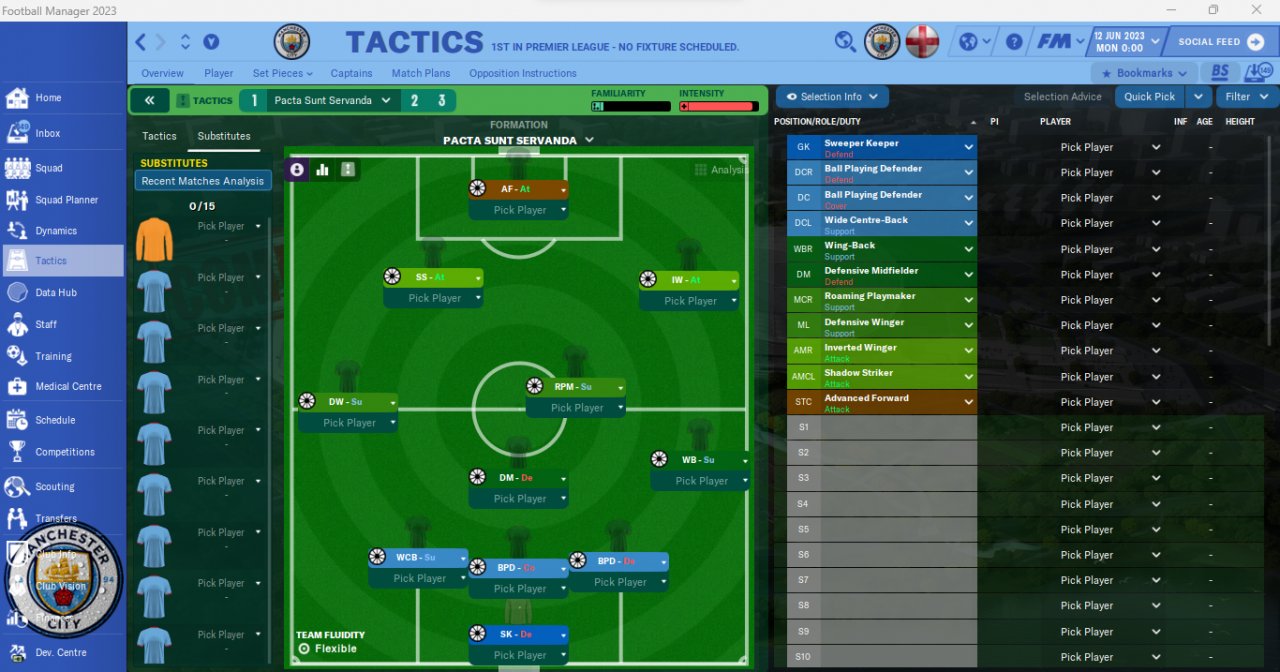Expand the Selection Info dropdown
1280x672 pixels.
(832, 97)
